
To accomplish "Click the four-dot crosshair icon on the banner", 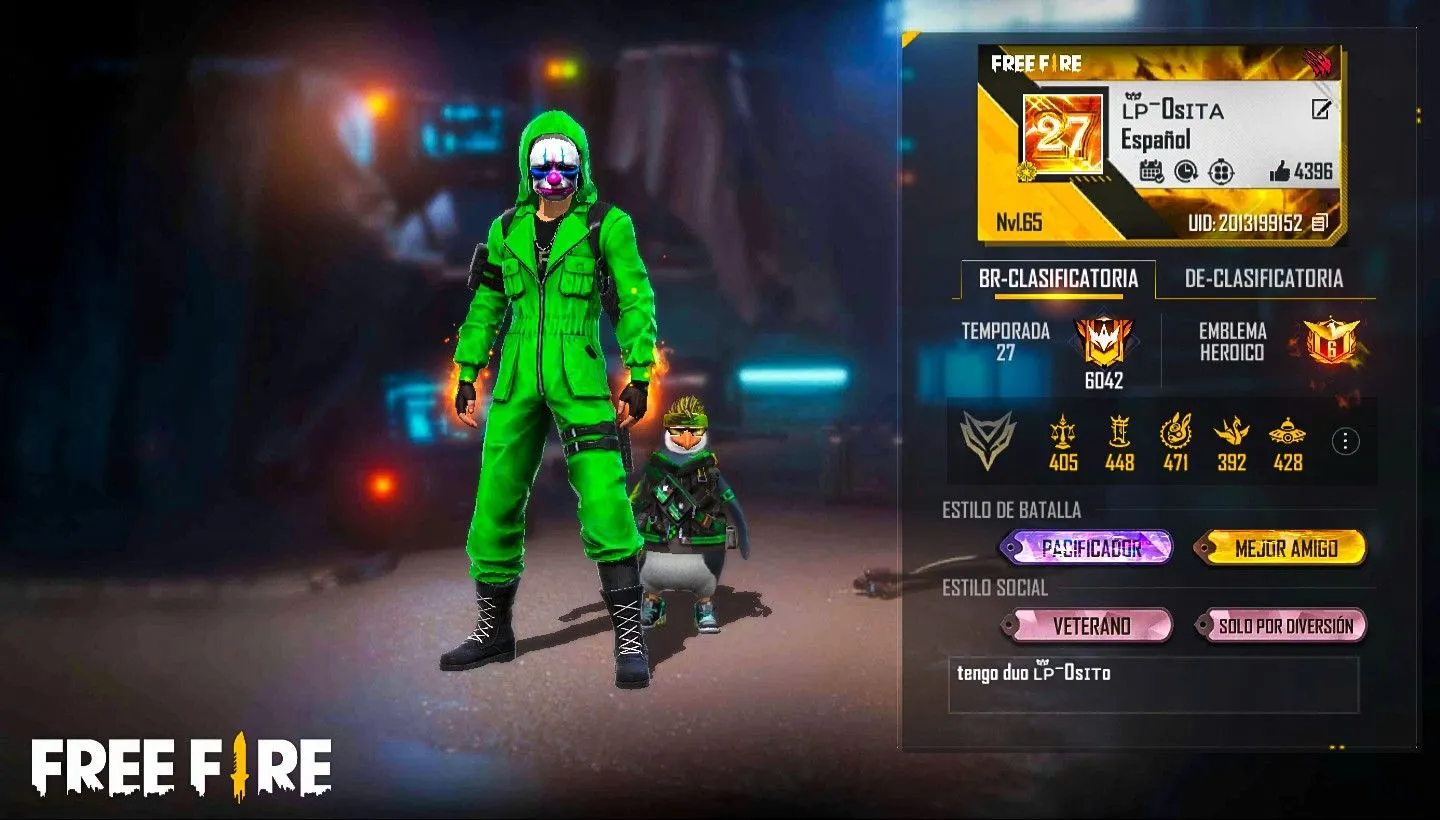I will (x=1221, y=171).
